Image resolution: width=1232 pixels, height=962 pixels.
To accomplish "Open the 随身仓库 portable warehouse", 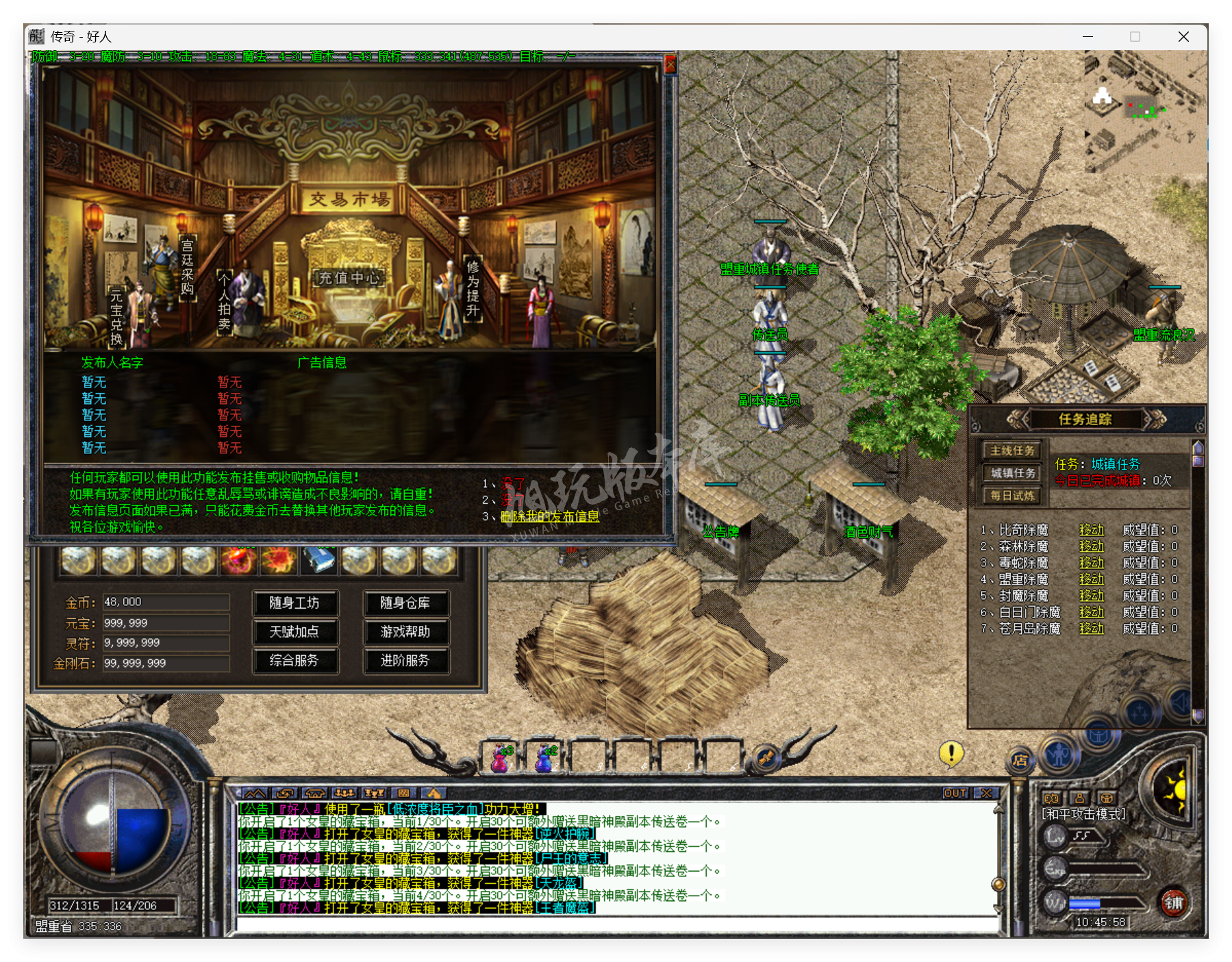I will click(x=405, y=603).
